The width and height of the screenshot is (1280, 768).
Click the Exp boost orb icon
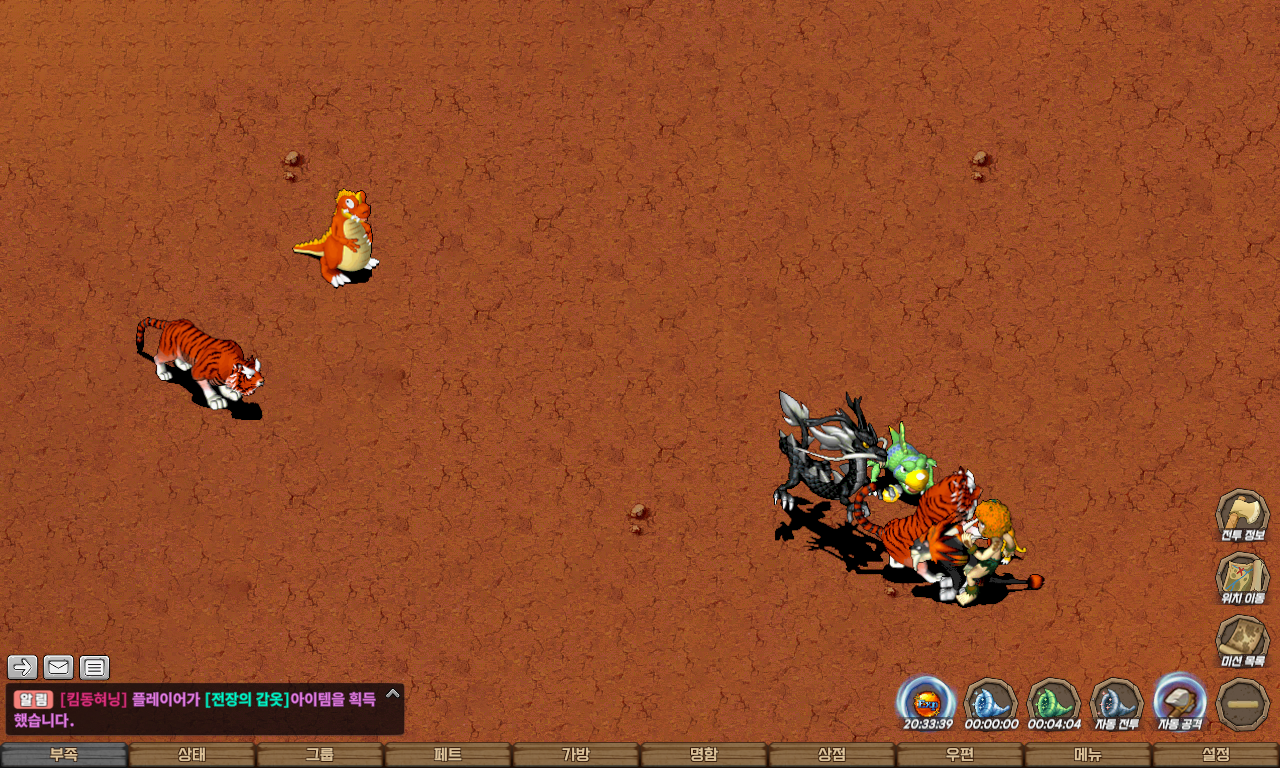pos(927,700)
